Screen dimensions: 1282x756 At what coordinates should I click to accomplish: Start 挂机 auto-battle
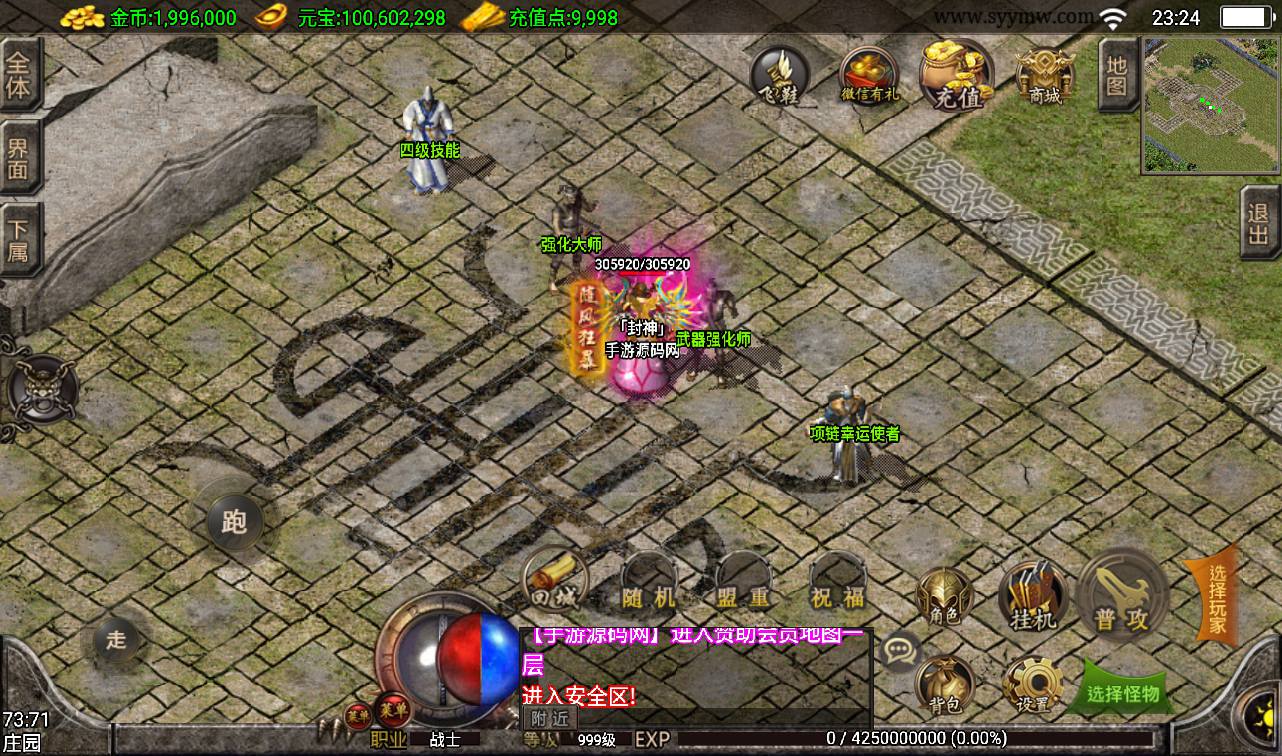[1032, 598]
